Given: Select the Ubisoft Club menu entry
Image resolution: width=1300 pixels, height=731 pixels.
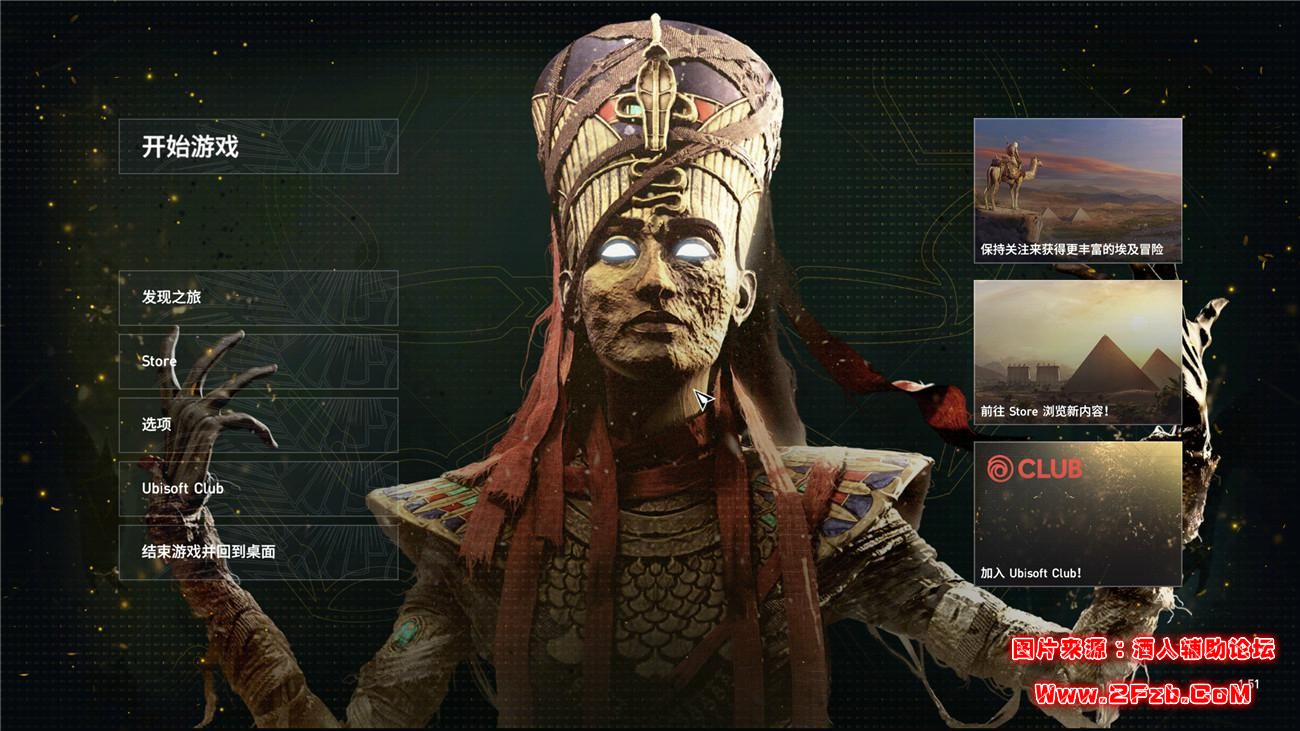Looking at the screenshot, I should [258, 488].
